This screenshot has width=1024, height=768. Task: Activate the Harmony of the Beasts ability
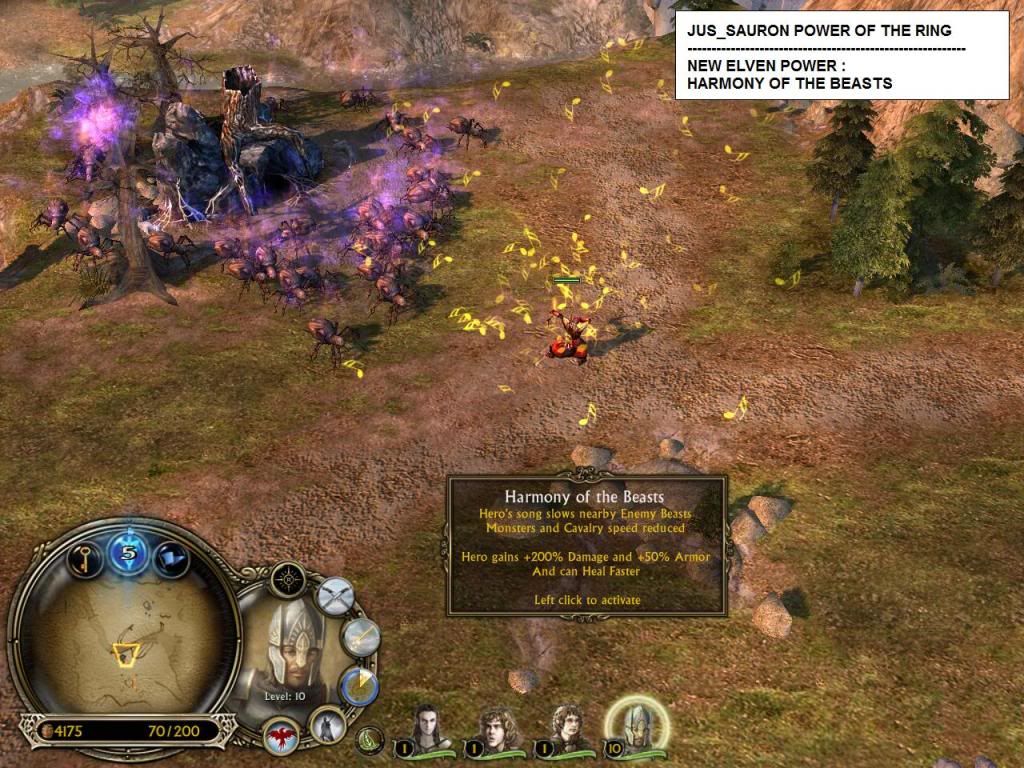[357, 685]
